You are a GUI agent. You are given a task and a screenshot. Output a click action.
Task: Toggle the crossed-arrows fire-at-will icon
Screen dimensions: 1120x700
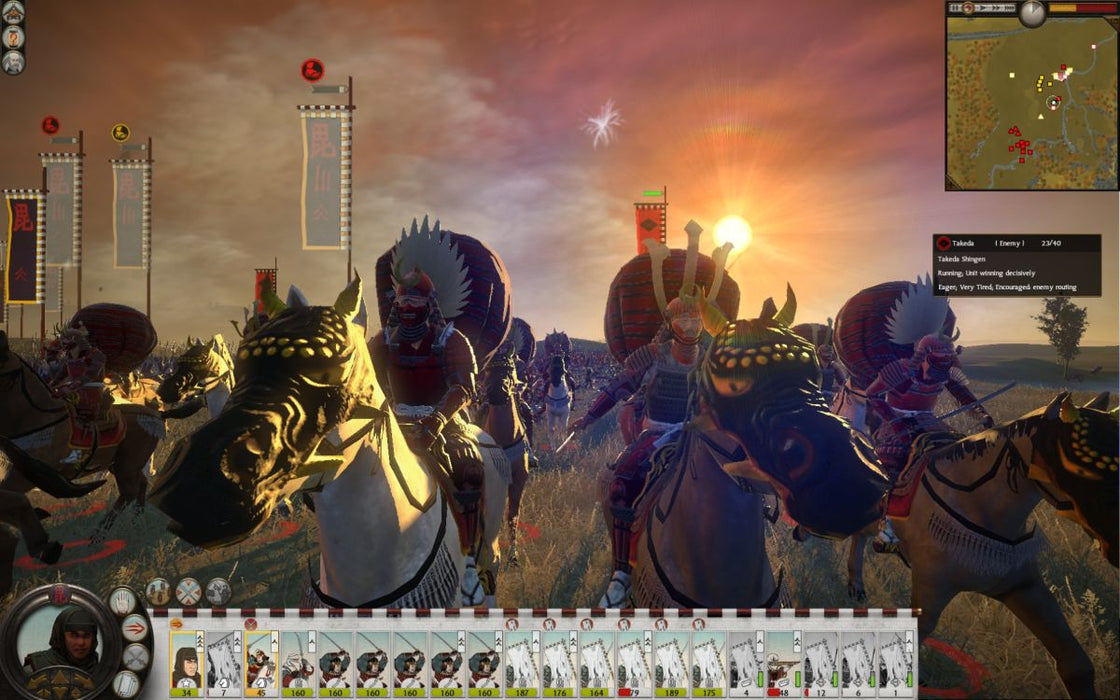[188, 592]
